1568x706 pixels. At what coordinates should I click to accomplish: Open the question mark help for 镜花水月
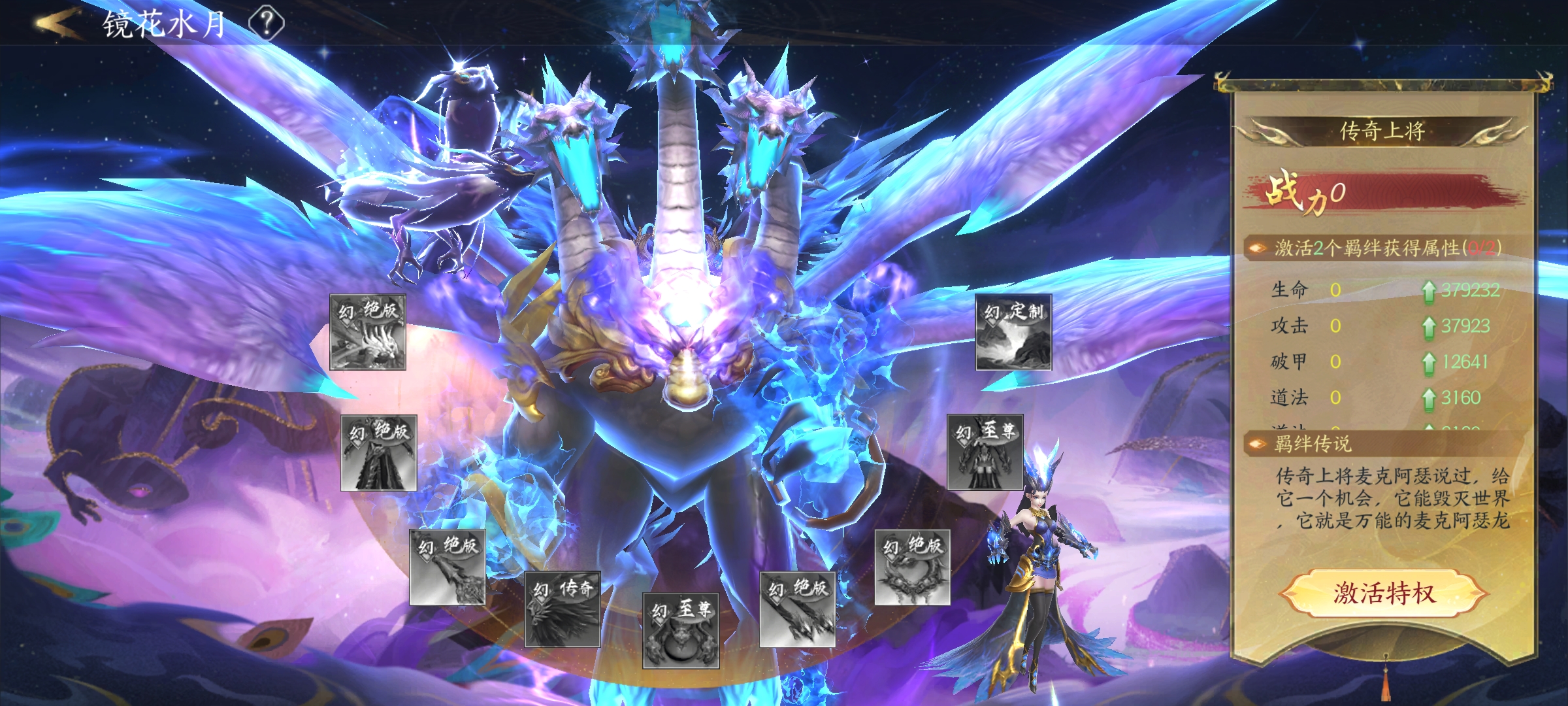(267, 24)
